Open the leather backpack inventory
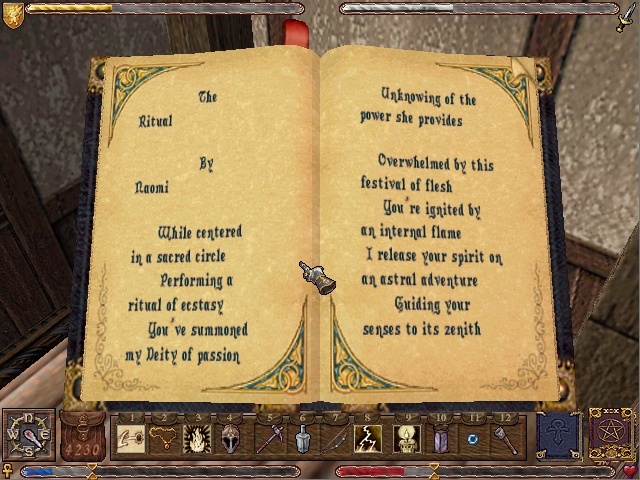The image size is (640, 480). [x=83, y=437]
